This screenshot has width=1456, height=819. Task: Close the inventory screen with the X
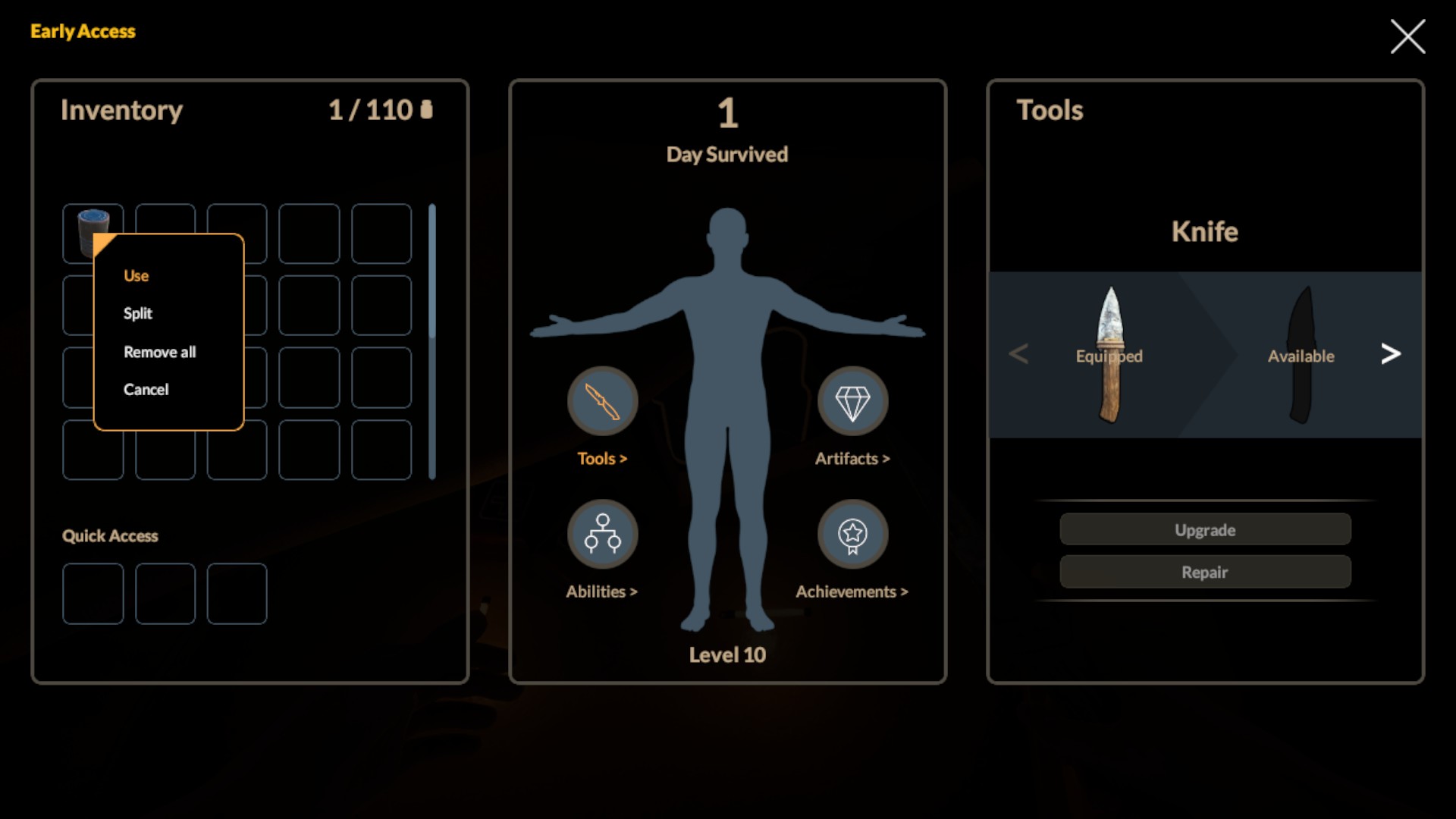click(x=1407, y=36)
